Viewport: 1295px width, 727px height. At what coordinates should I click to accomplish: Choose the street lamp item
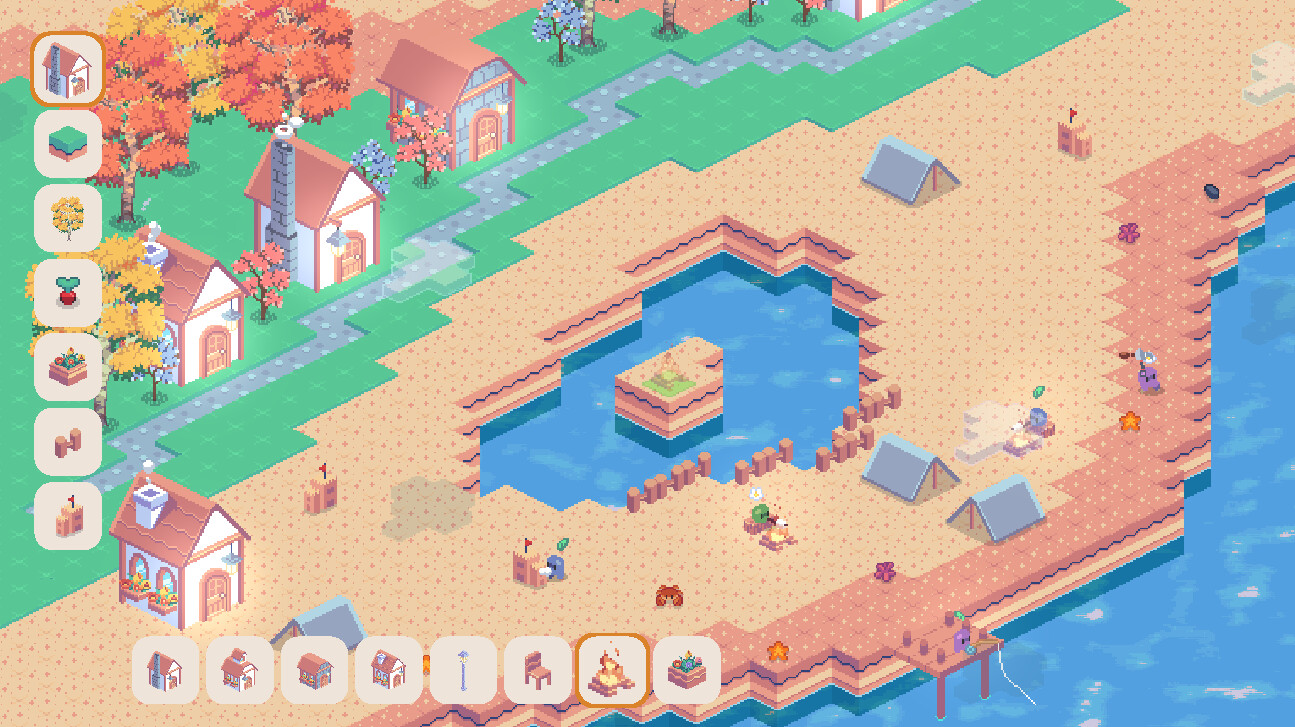point(461,672)
